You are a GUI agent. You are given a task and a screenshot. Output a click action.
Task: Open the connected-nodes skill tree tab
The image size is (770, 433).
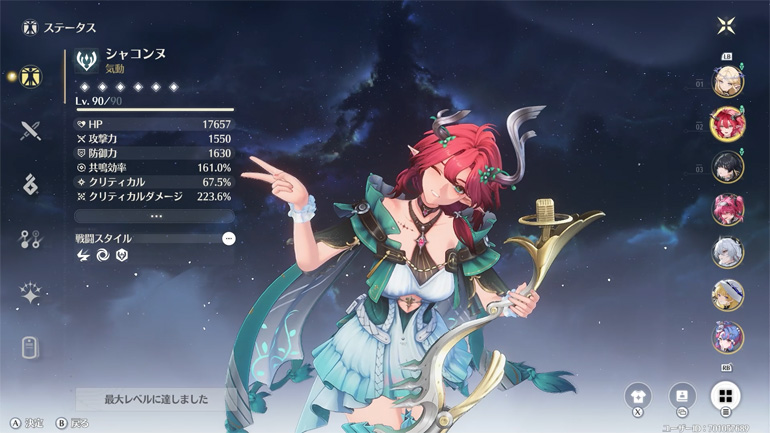pos(31,239)
